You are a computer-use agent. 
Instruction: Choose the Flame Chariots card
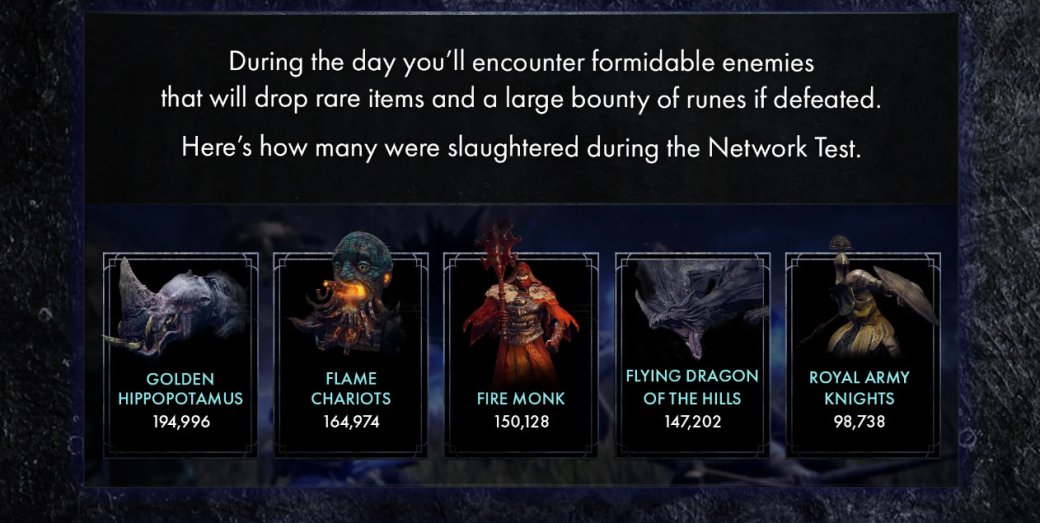[x=350, y=355]
